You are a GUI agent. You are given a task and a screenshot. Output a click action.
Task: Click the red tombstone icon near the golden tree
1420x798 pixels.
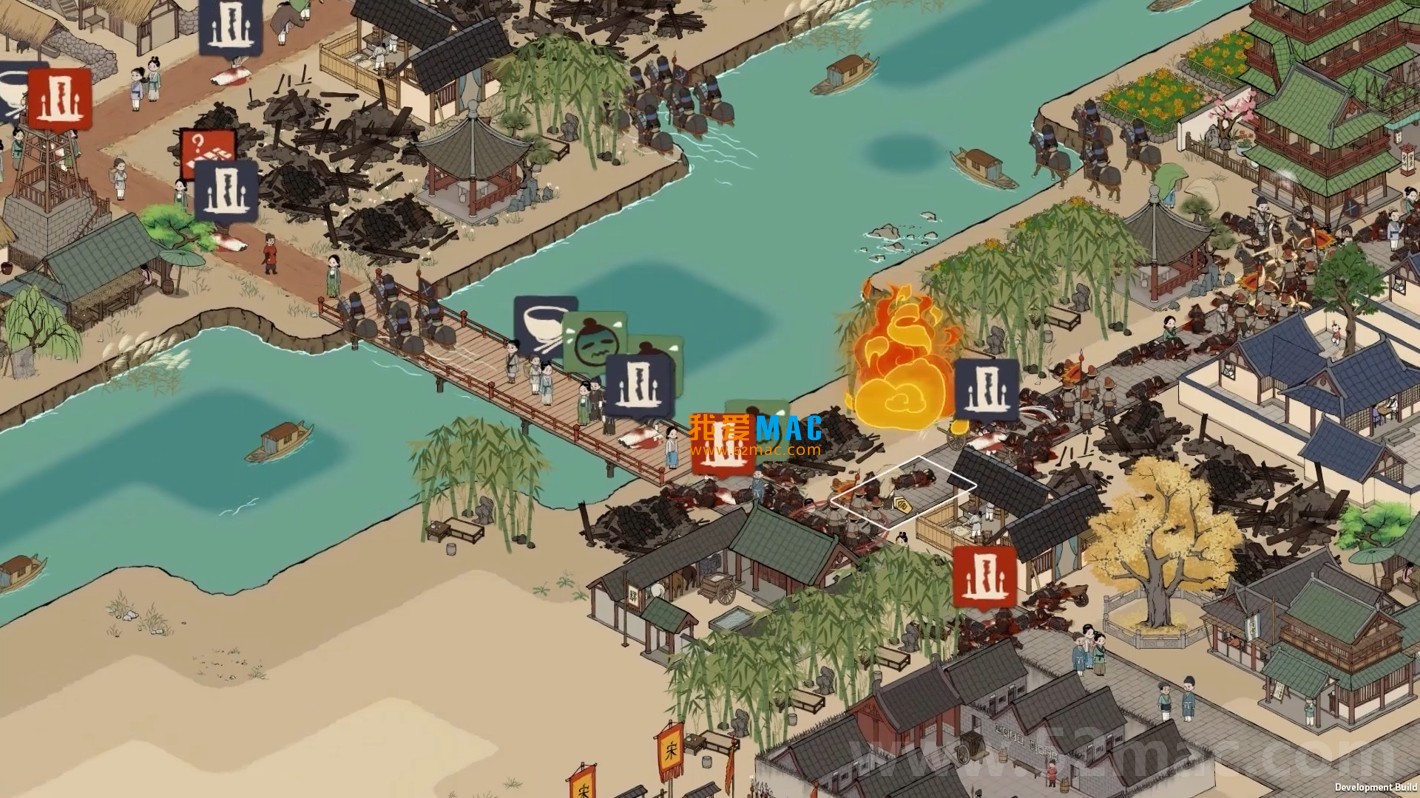point(984,577)
